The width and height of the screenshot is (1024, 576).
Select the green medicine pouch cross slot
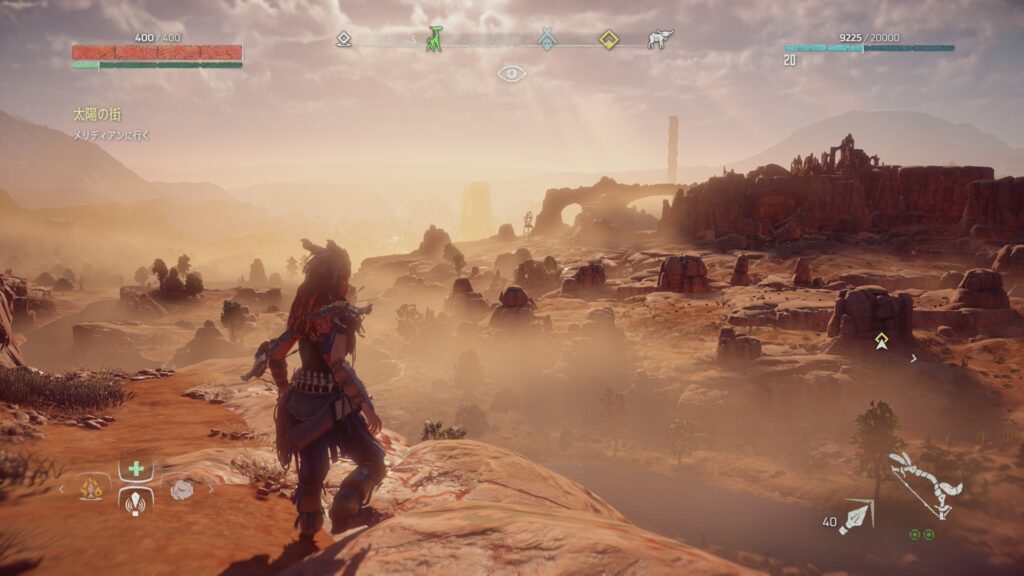click(136, 469)
